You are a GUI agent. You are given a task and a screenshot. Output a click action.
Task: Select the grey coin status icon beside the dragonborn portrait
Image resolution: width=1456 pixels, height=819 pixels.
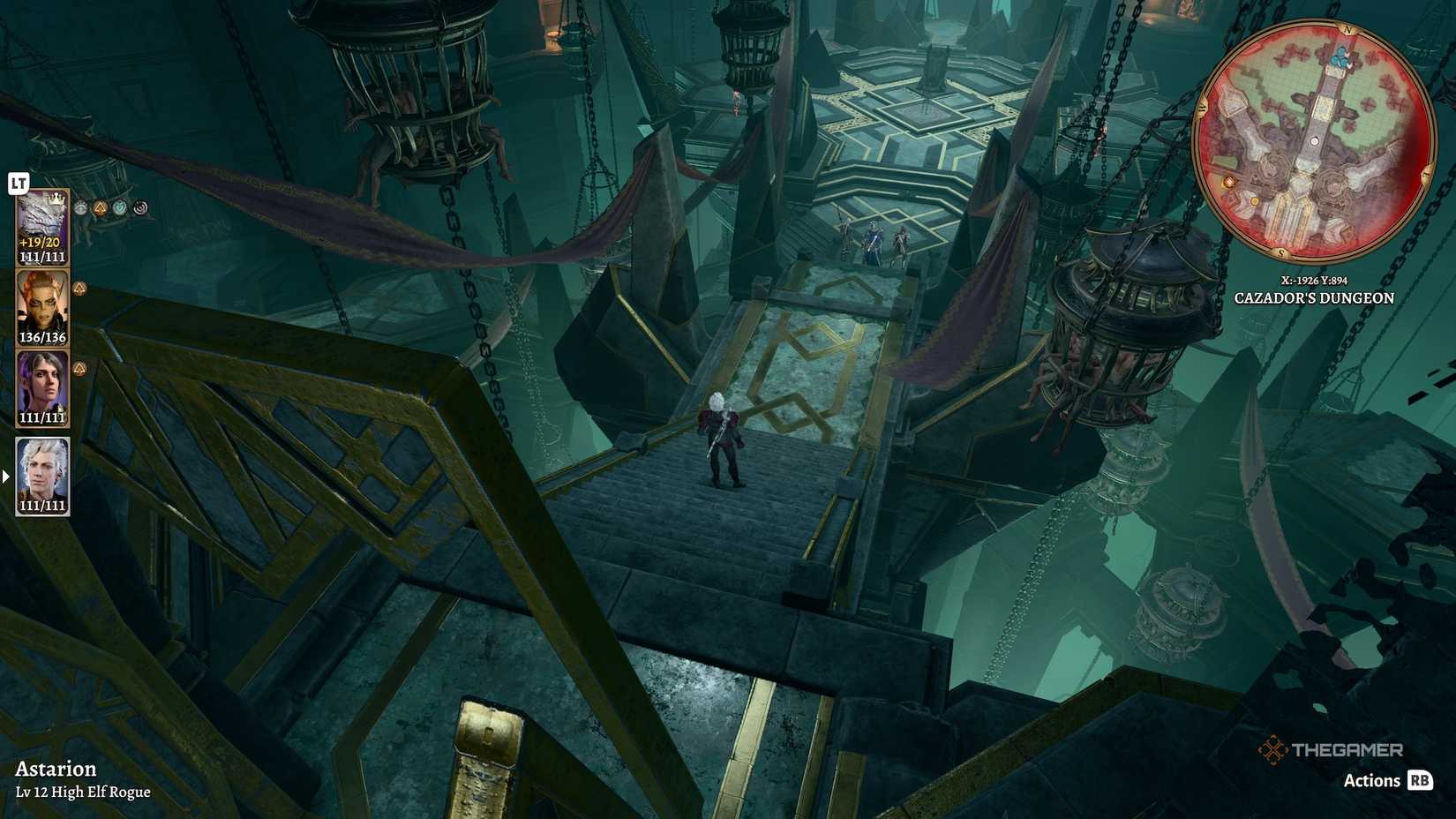(80, 208)
